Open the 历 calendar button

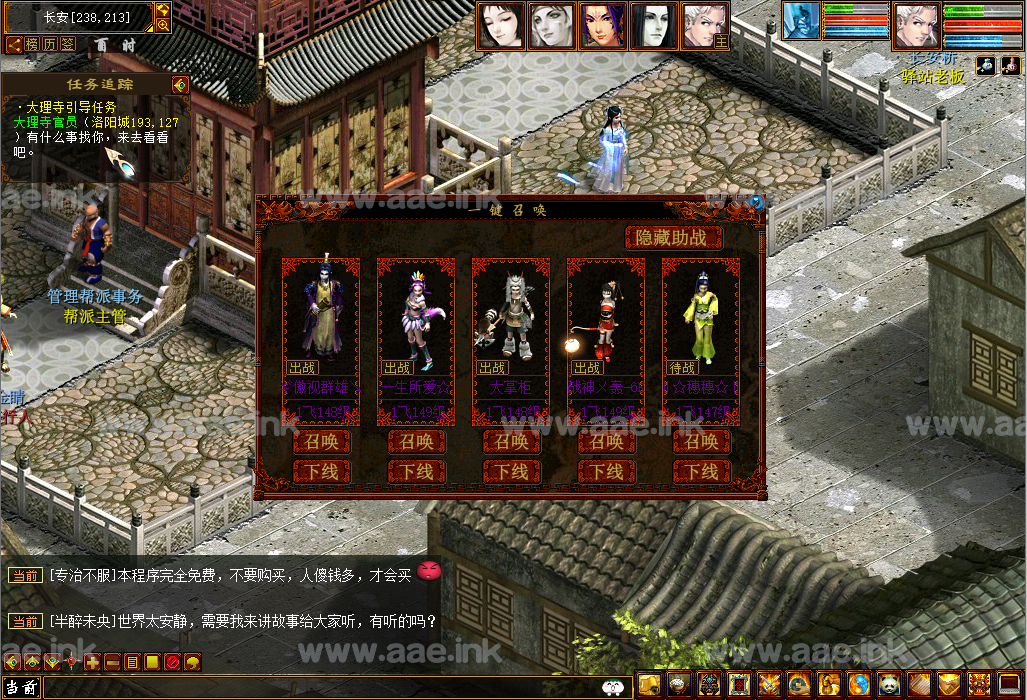click(x=50, y=44)
